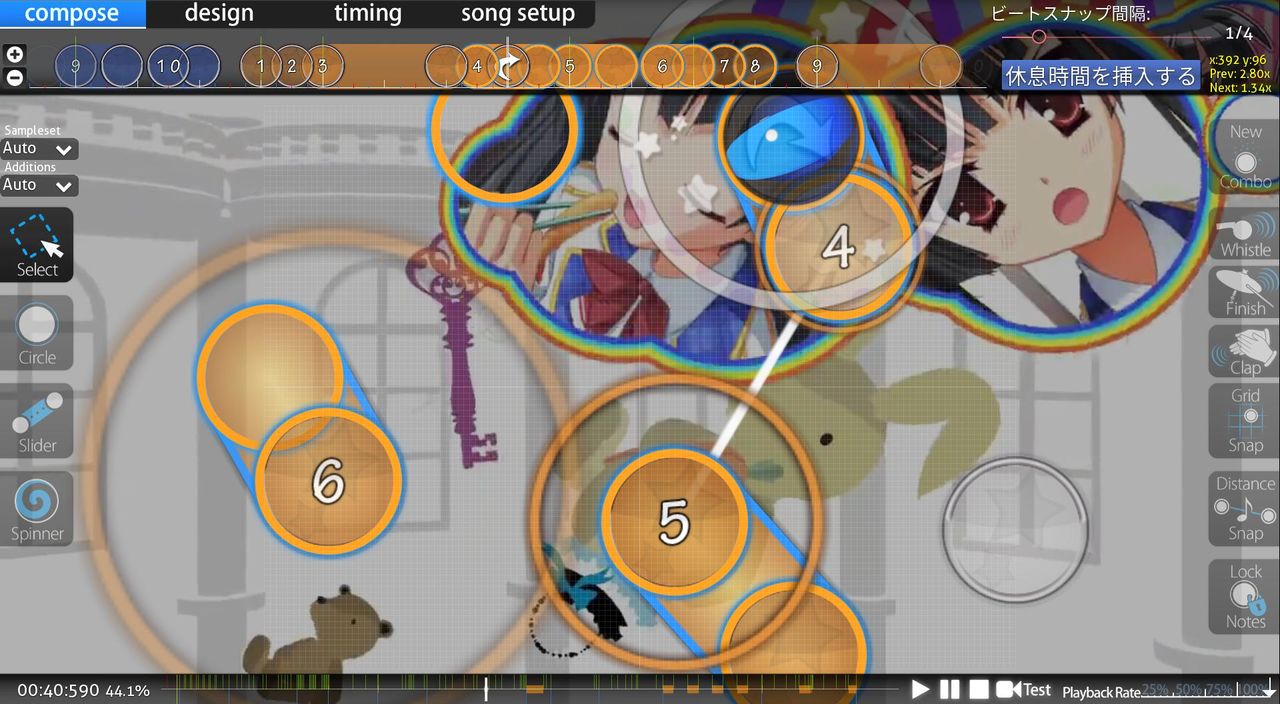Activate the Slider tool

(37, 421)
